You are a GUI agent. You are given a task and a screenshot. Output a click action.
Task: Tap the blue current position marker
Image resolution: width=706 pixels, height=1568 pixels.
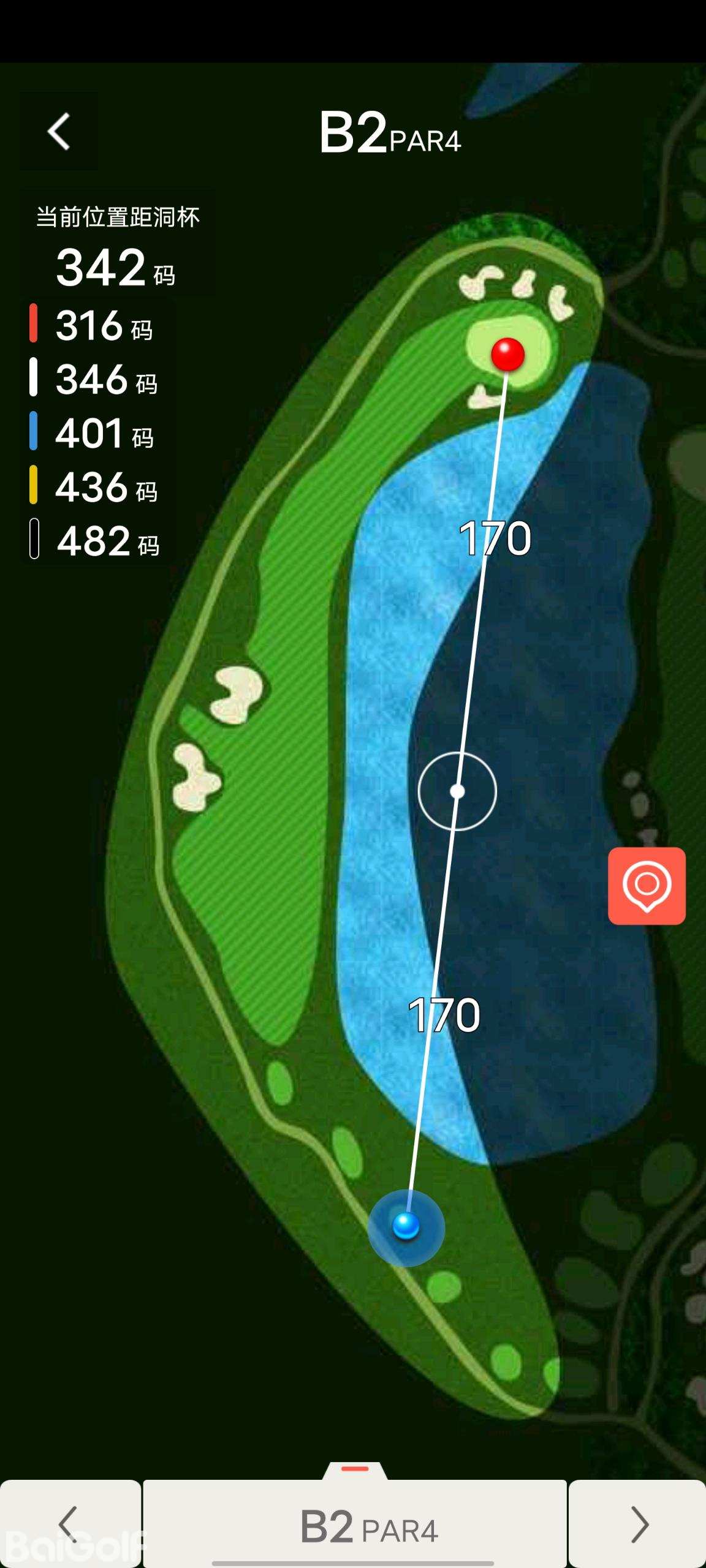[406, 1226]
